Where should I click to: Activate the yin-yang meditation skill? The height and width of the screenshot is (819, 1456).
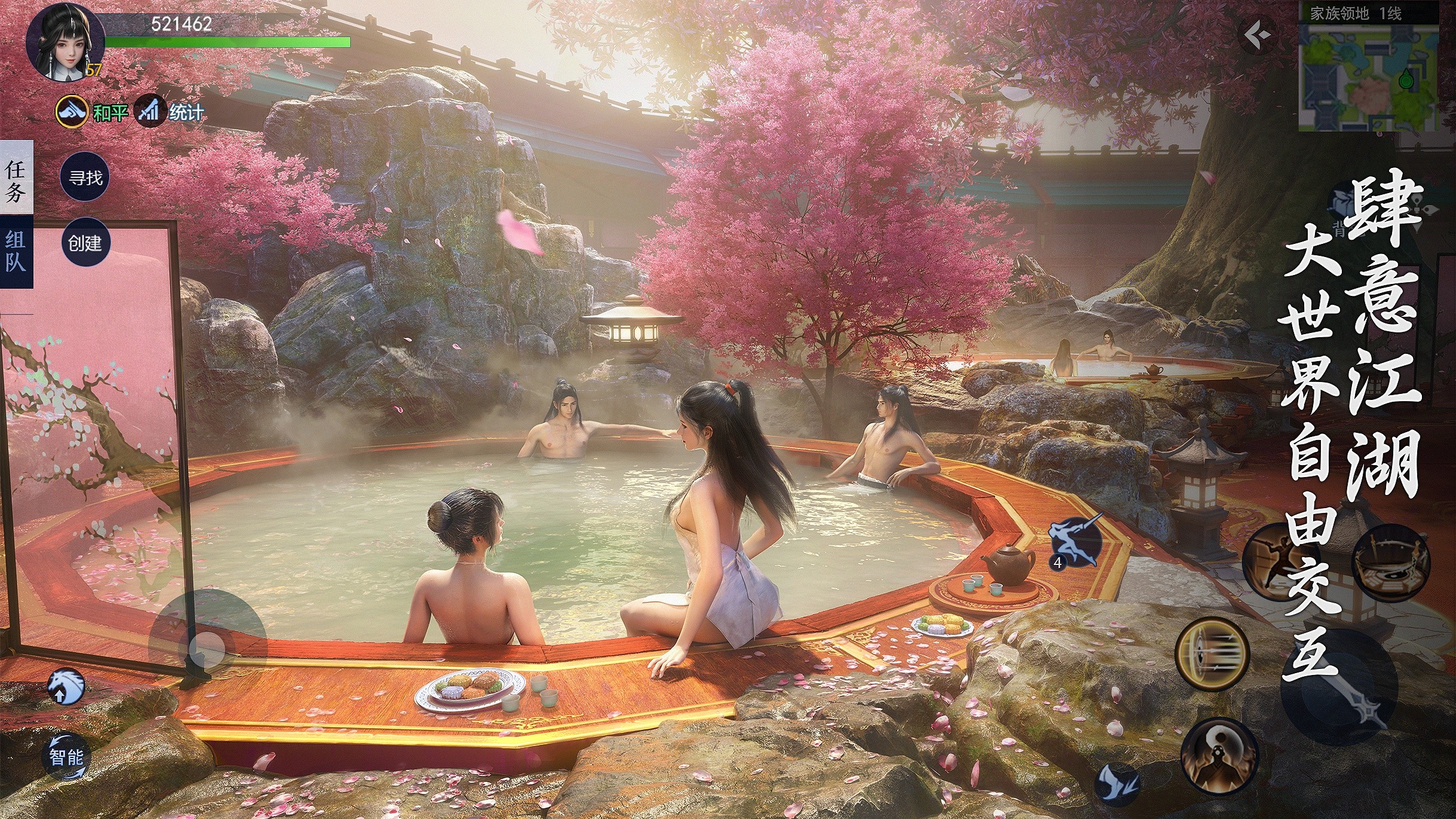tap(1219, 756)
